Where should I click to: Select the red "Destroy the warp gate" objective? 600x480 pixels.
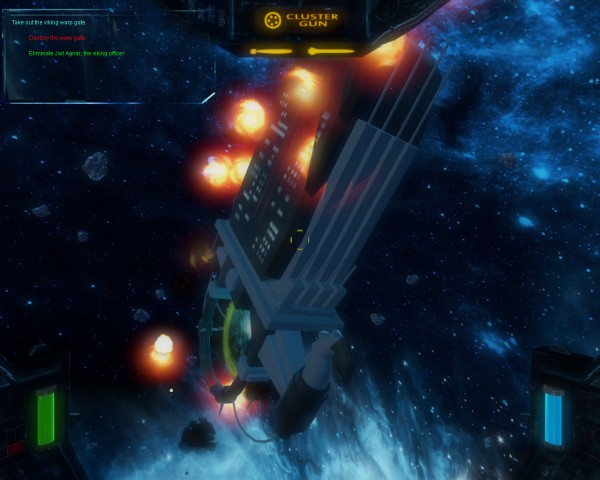tap(56, 38)
